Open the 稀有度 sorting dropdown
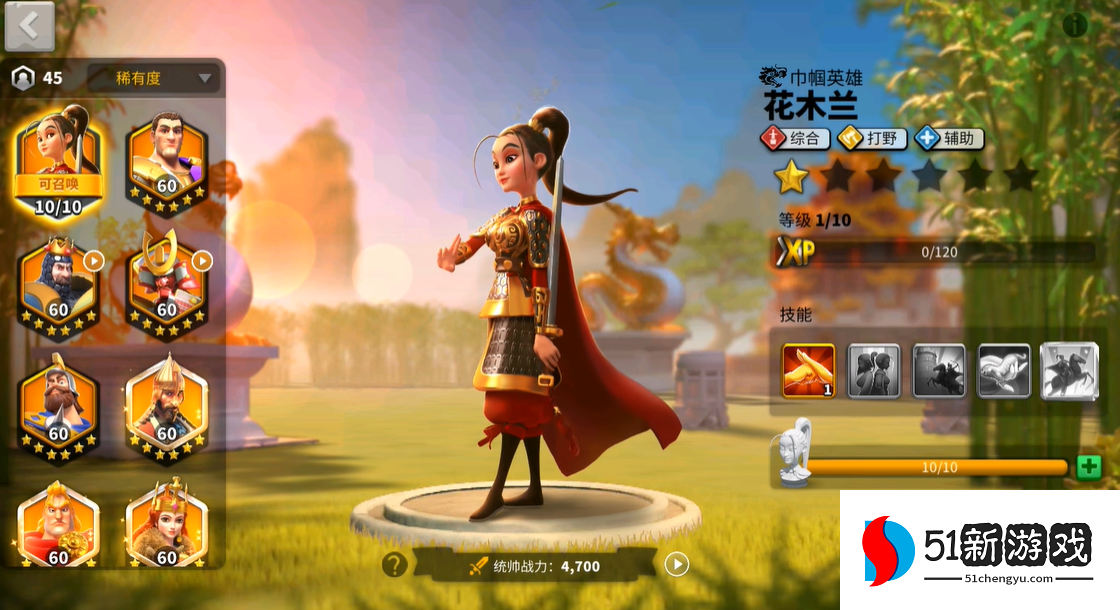The image size is (1120, 610). (153, 78)
